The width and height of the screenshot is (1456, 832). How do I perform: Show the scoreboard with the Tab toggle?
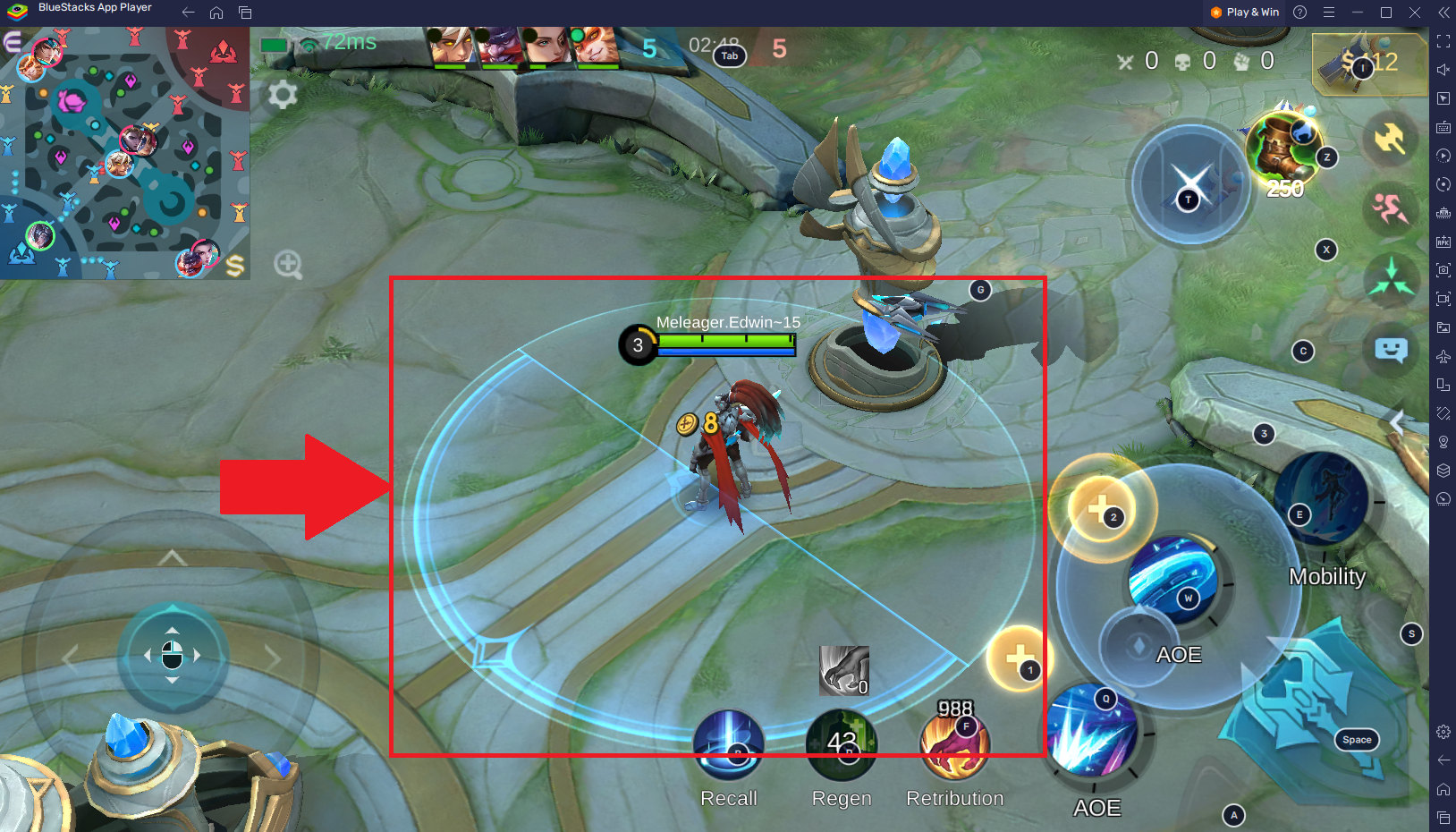point(729,55)
